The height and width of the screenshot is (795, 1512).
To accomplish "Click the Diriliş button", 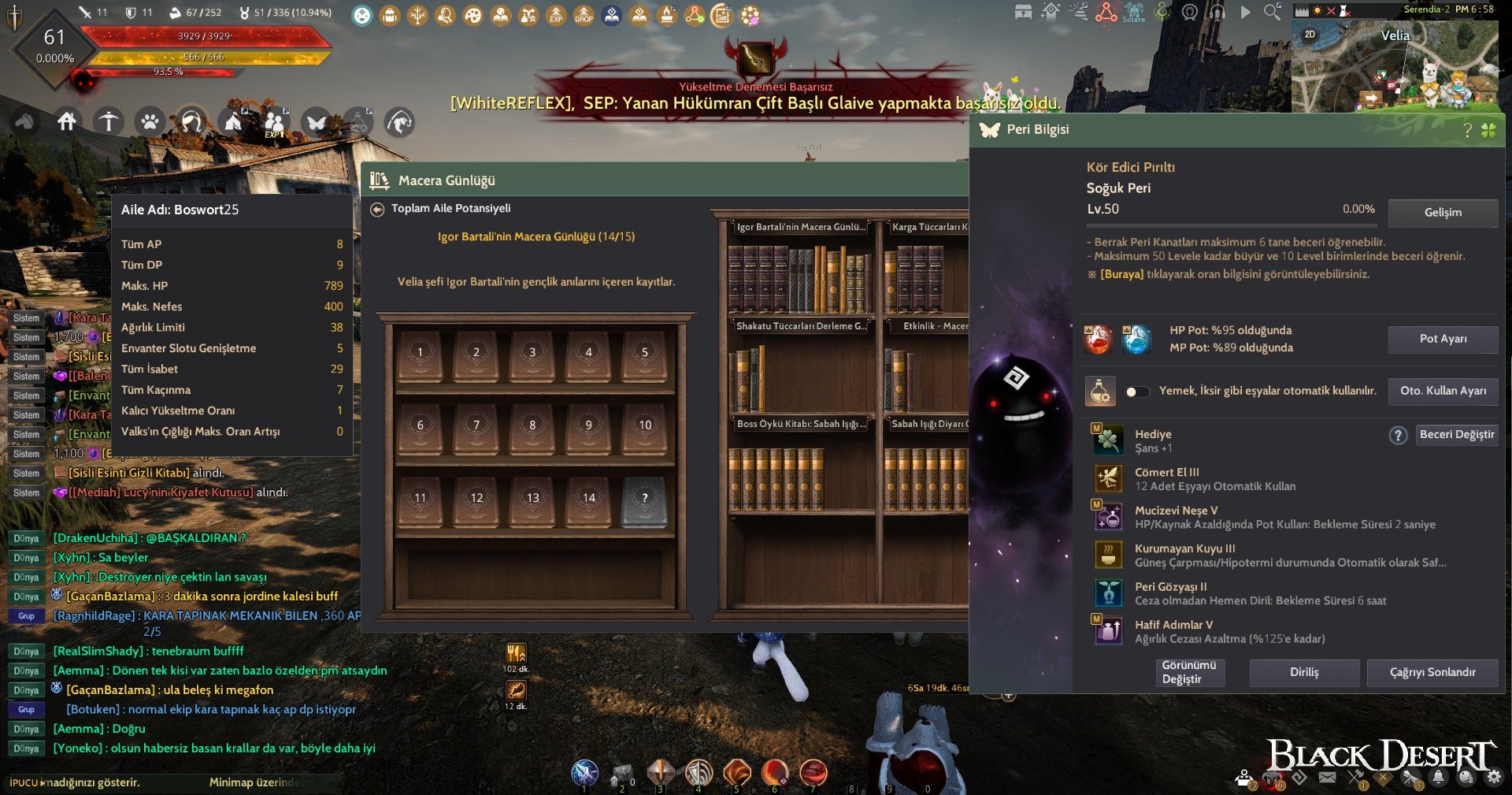I will (x=1304, y=672).
